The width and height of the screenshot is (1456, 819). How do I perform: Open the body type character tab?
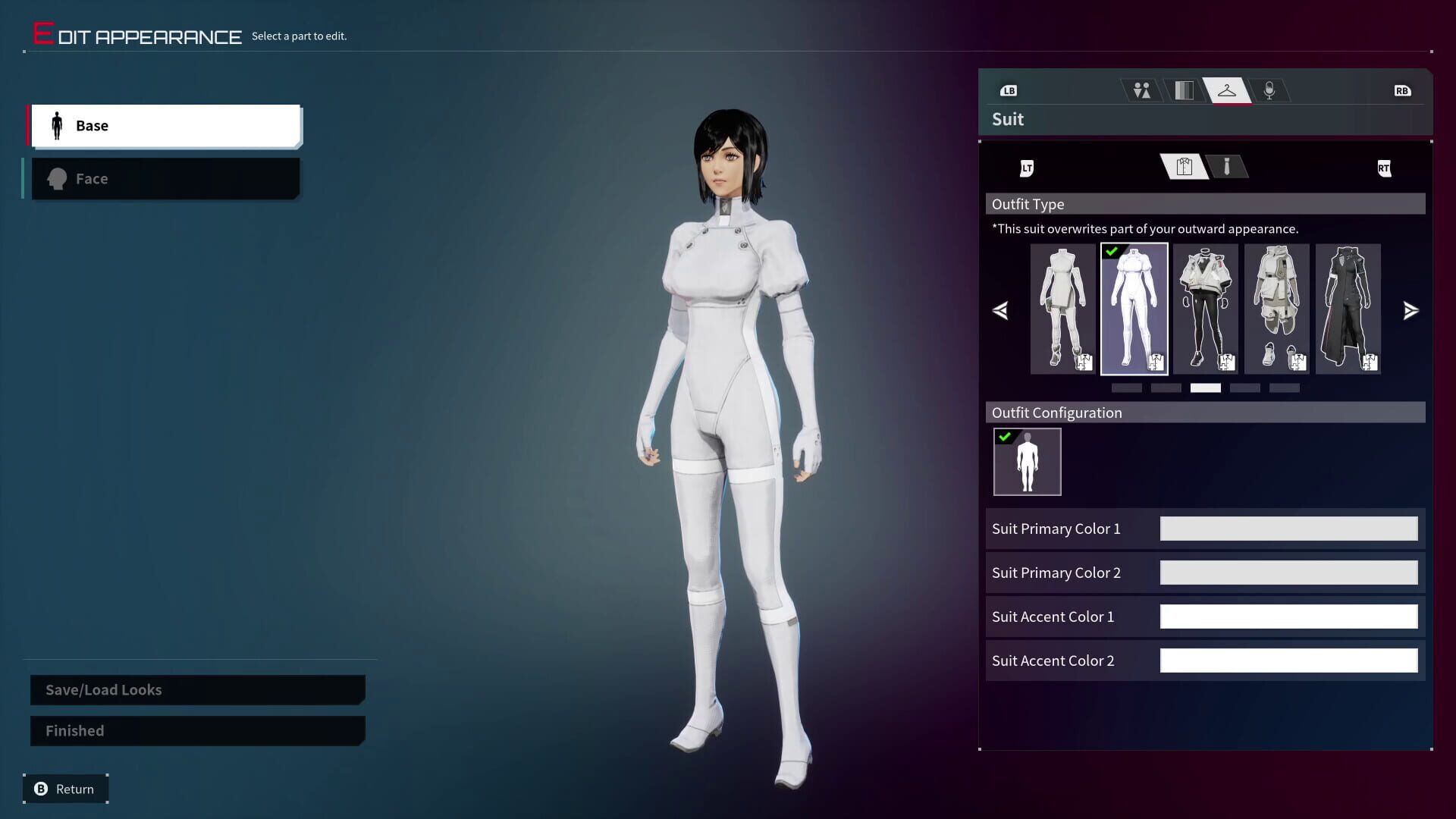1141,89
